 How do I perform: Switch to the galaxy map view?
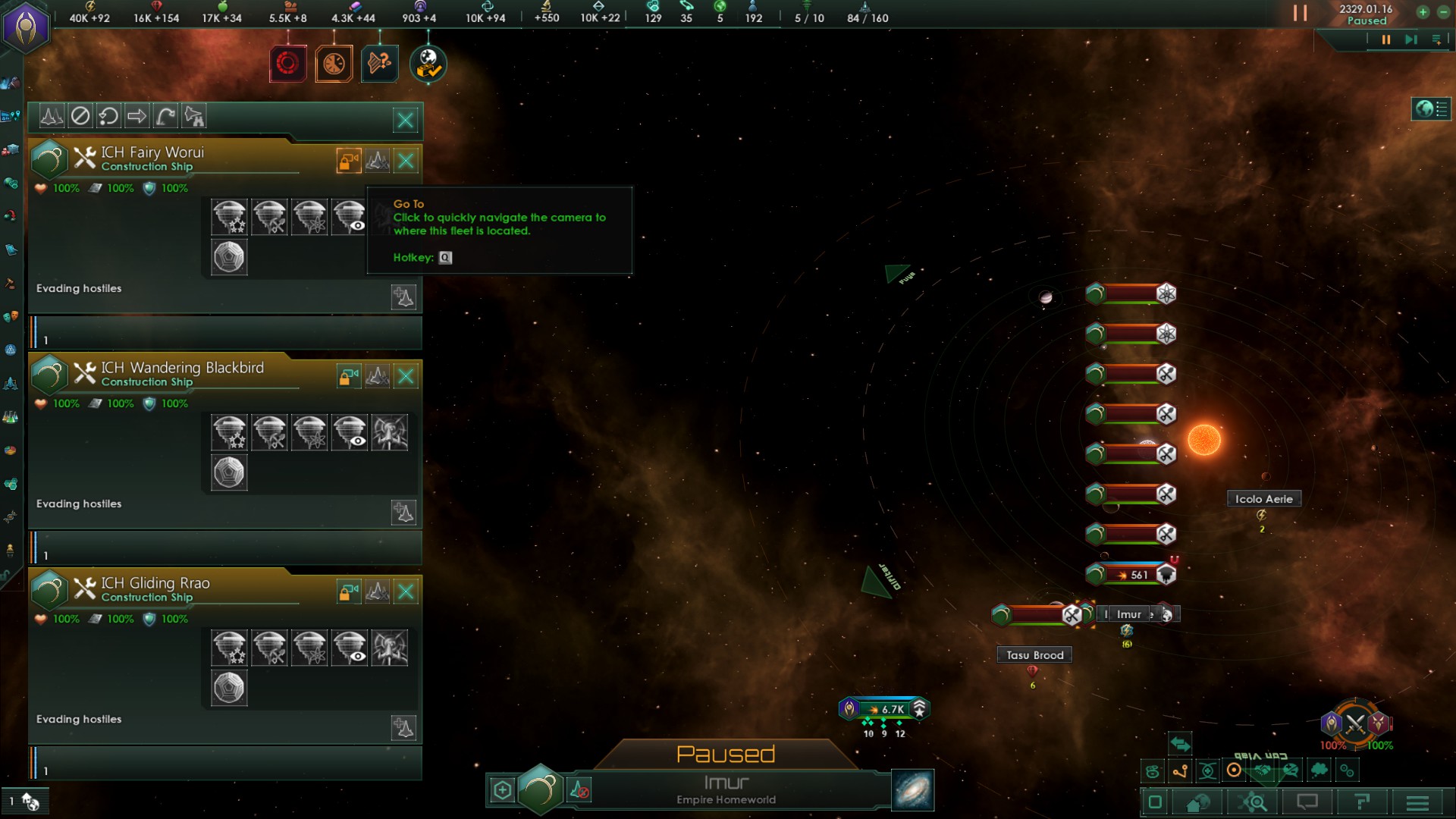click(913, 790)
